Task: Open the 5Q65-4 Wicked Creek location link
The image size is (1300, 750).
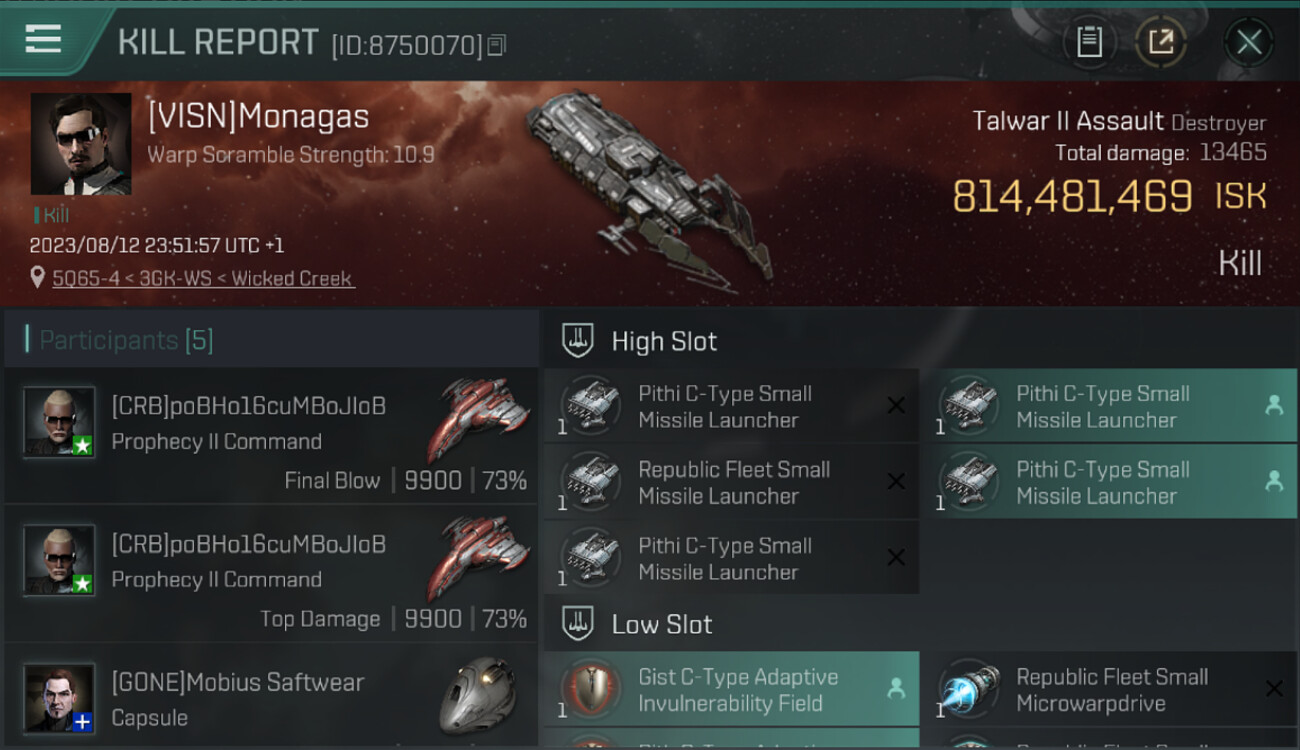Action: click(x=203, y=279)
